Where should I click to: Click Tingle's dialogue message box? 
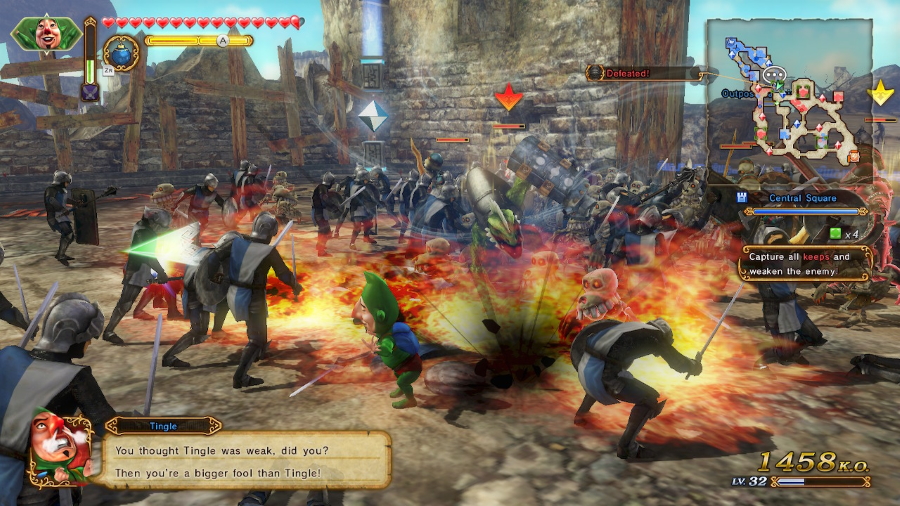pos(246,459)
